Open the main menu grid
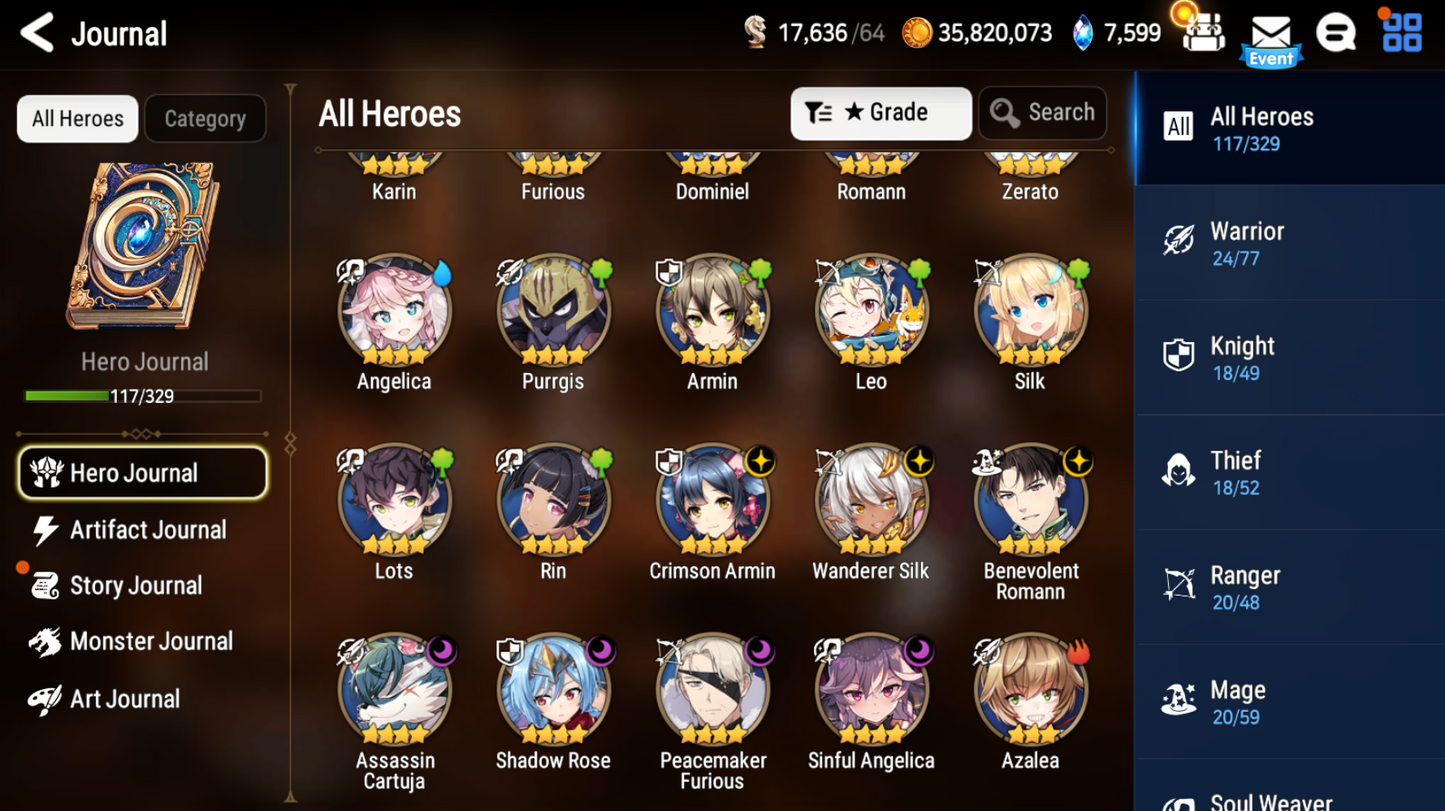 (x=1401, y=31)
